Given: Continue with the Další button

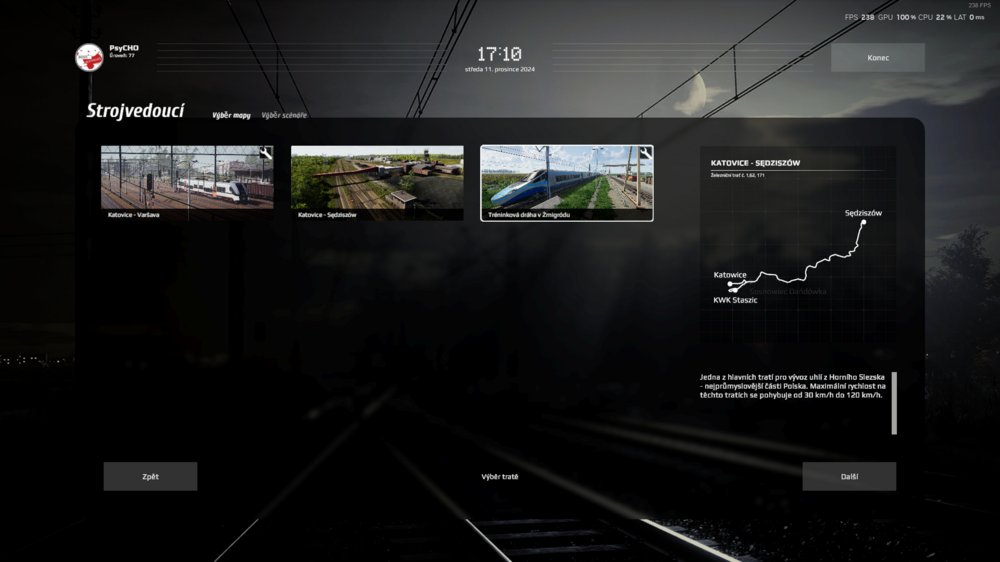Looking at the screenshot, I should click(x=849, y=476).
